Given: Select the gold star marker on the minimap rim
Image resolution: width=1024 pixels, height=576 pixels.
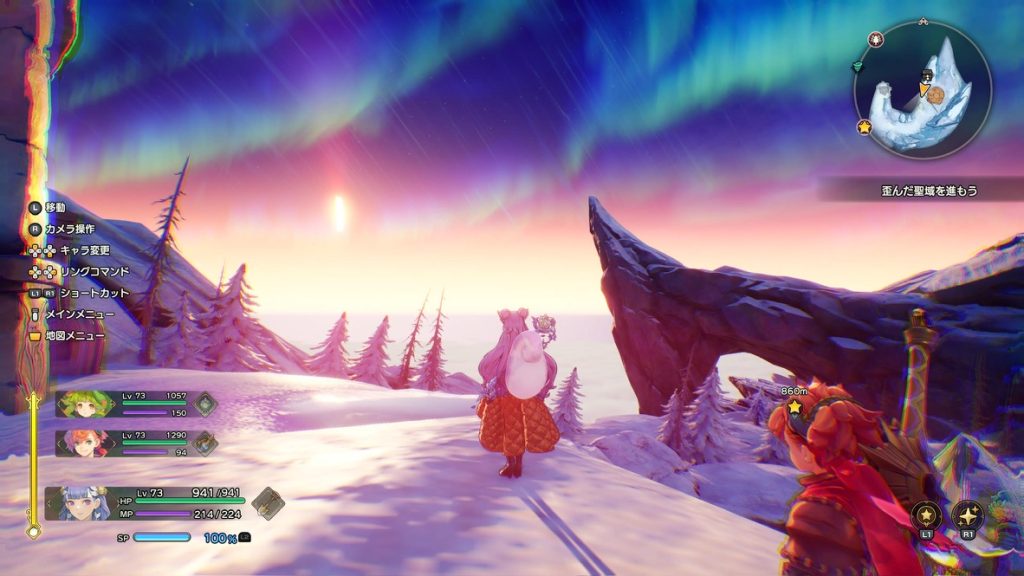Looking at the screenshot, I should pos(864,127).
